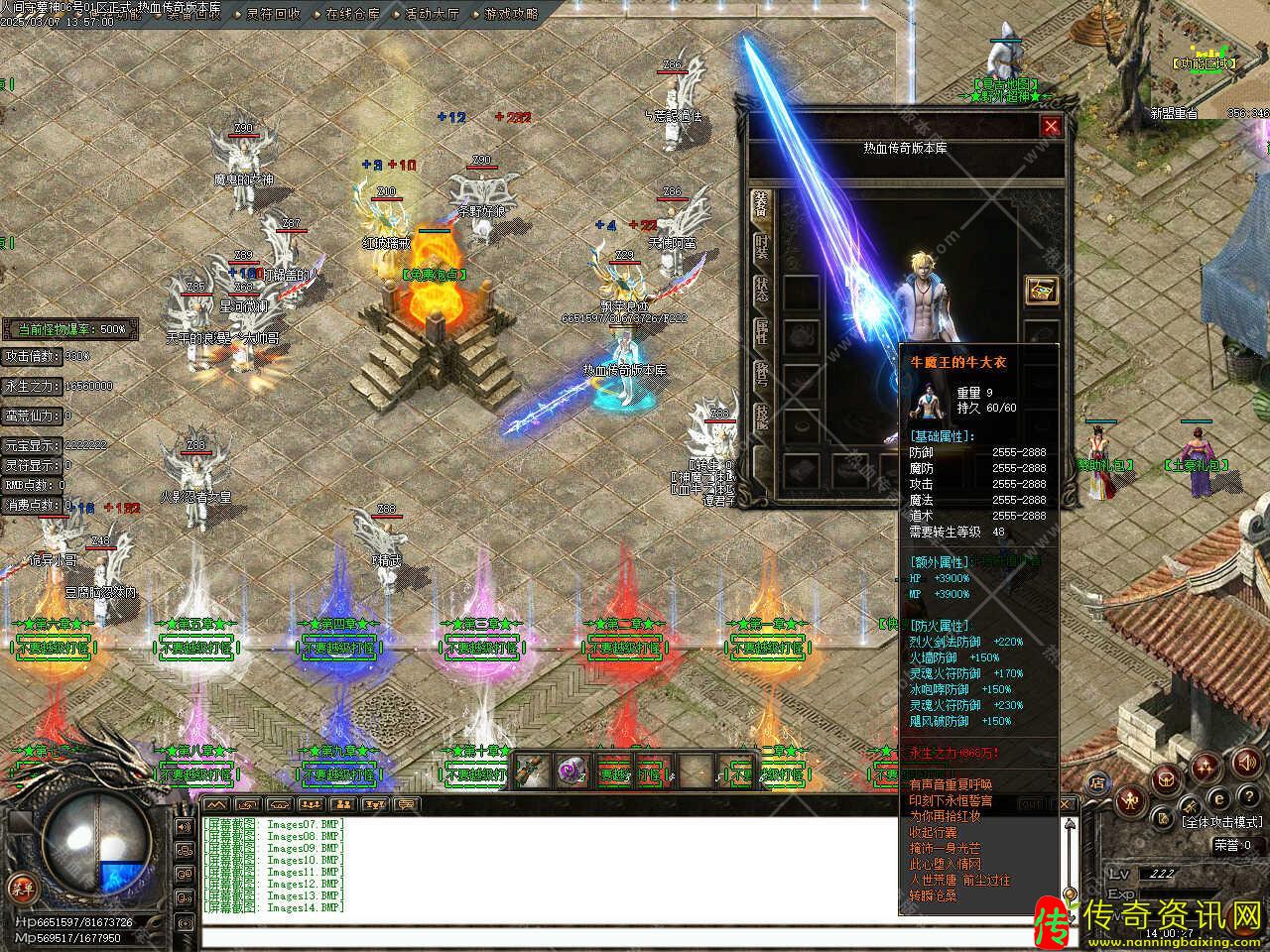Click the first chat channel tab button
Screen dimensions: 1270x952
click(216, 804)
